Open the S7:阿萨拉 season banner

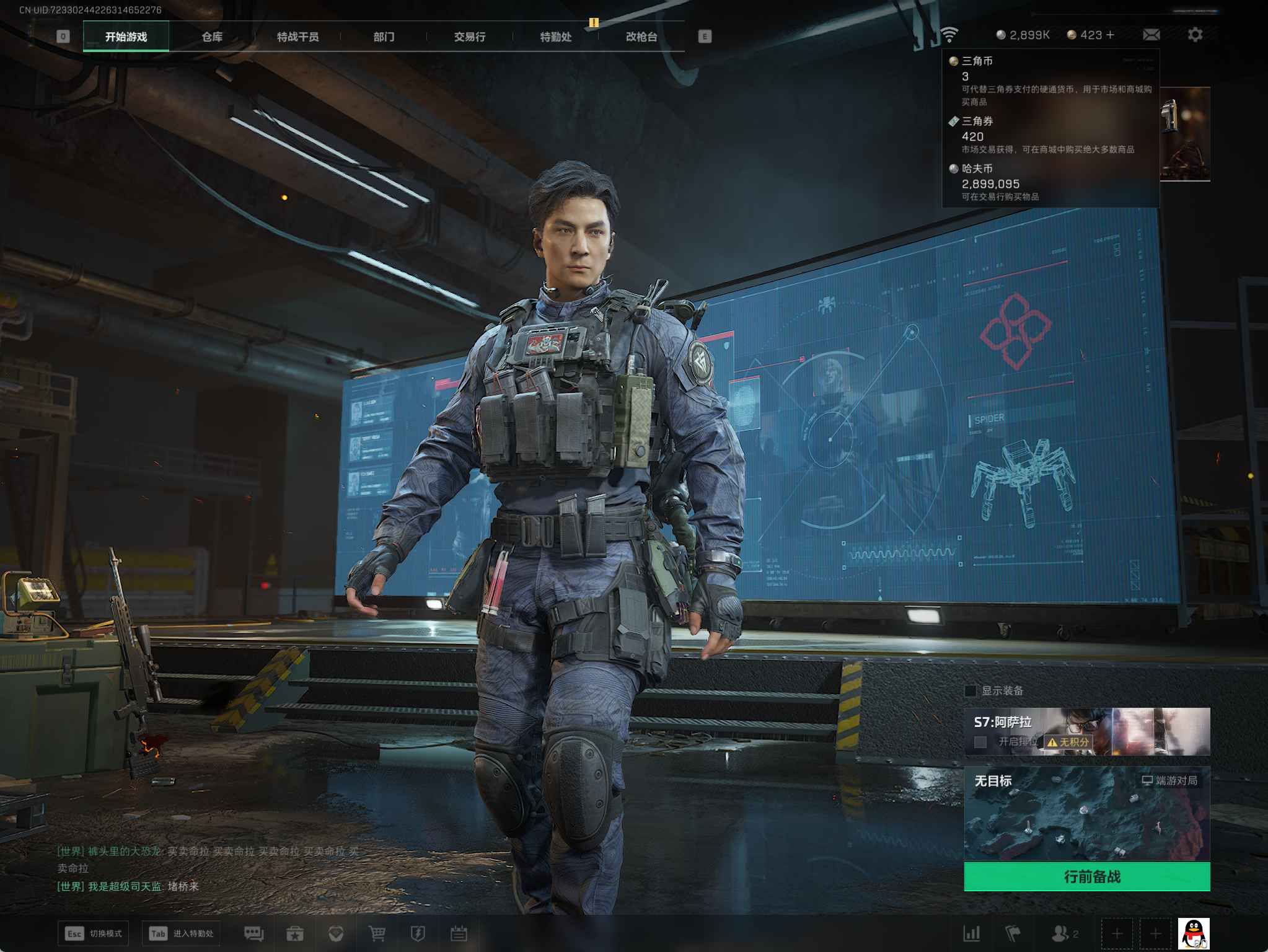tap(1086, 731)
